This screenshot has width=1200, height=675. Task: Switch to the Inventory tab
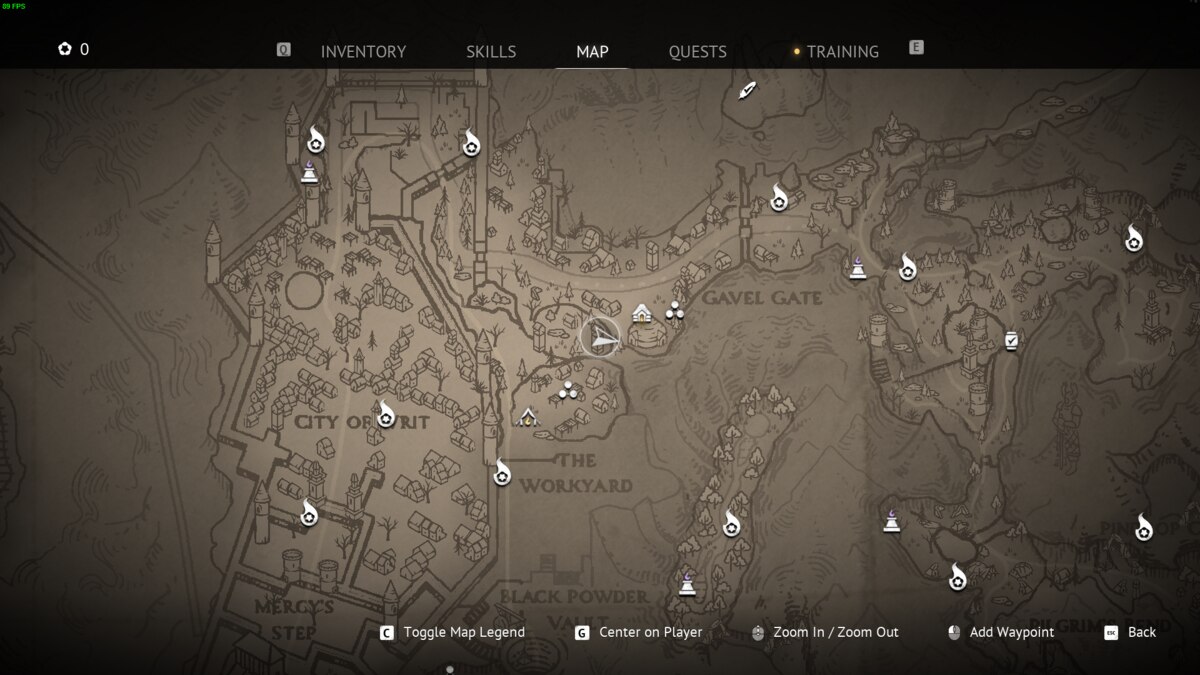tap(363, 52)
